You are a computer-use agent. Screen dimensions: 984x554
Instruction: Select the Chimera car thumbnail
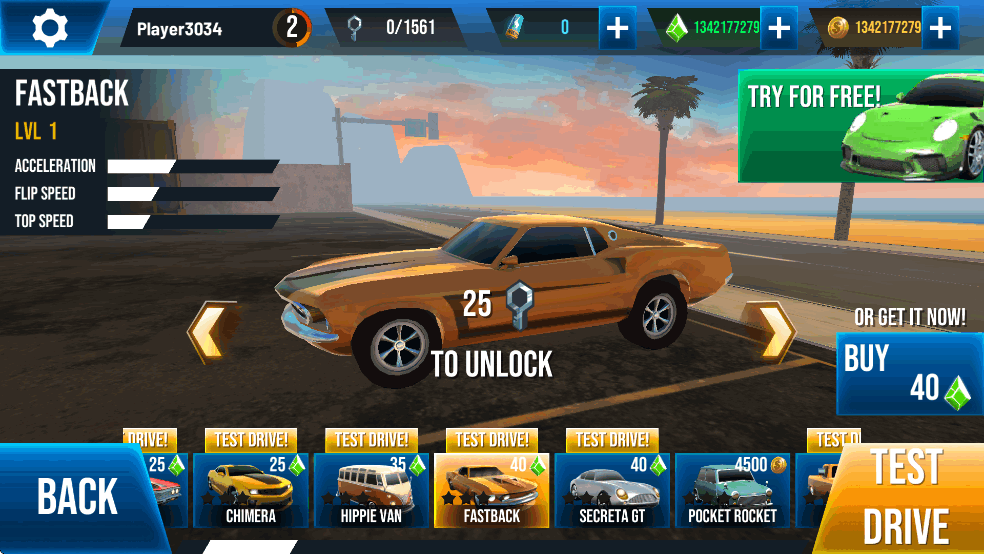click(250, 490)
